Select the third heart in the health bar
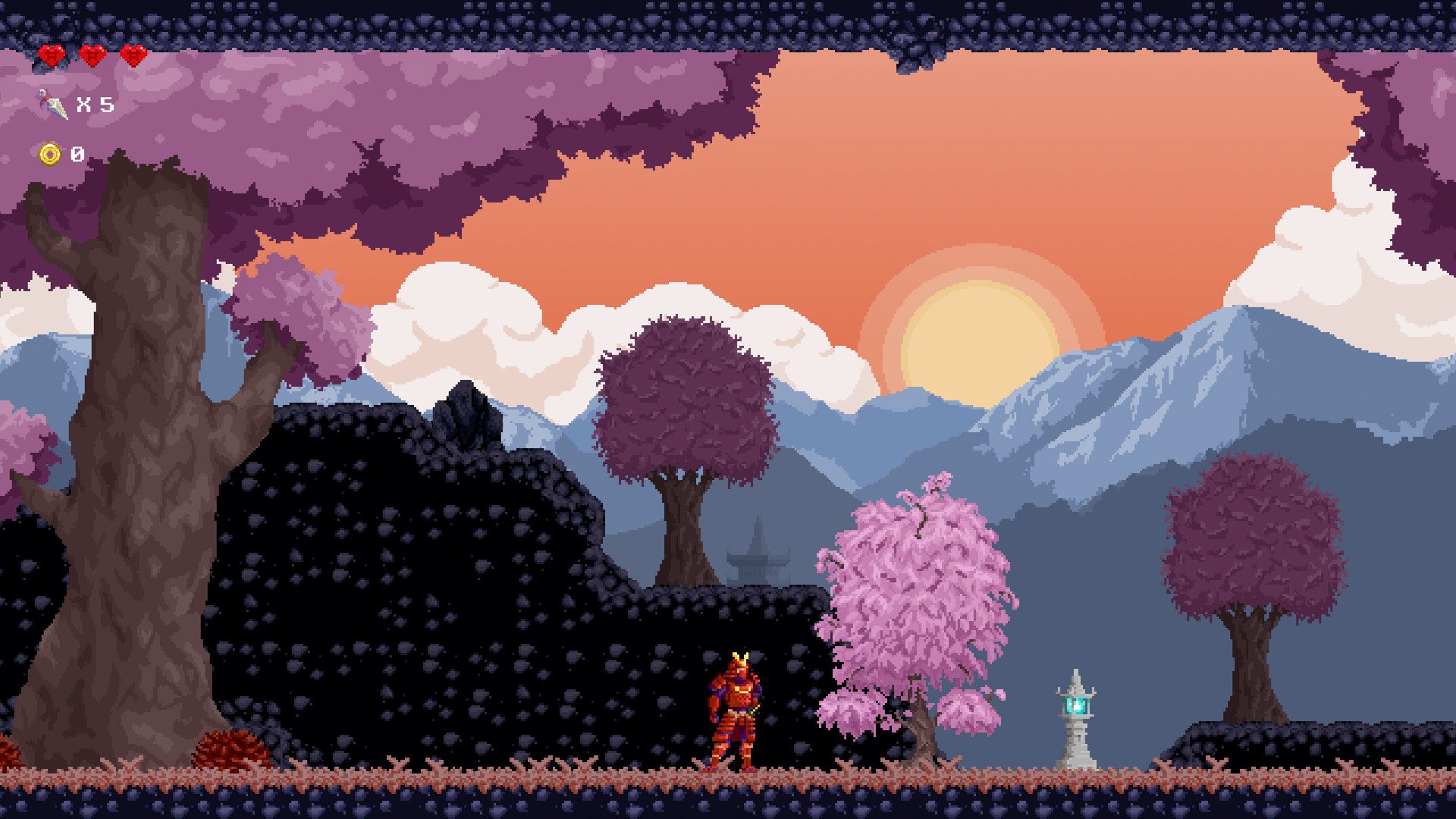Viewport: 1456px width, 819px height. (133, 55)
